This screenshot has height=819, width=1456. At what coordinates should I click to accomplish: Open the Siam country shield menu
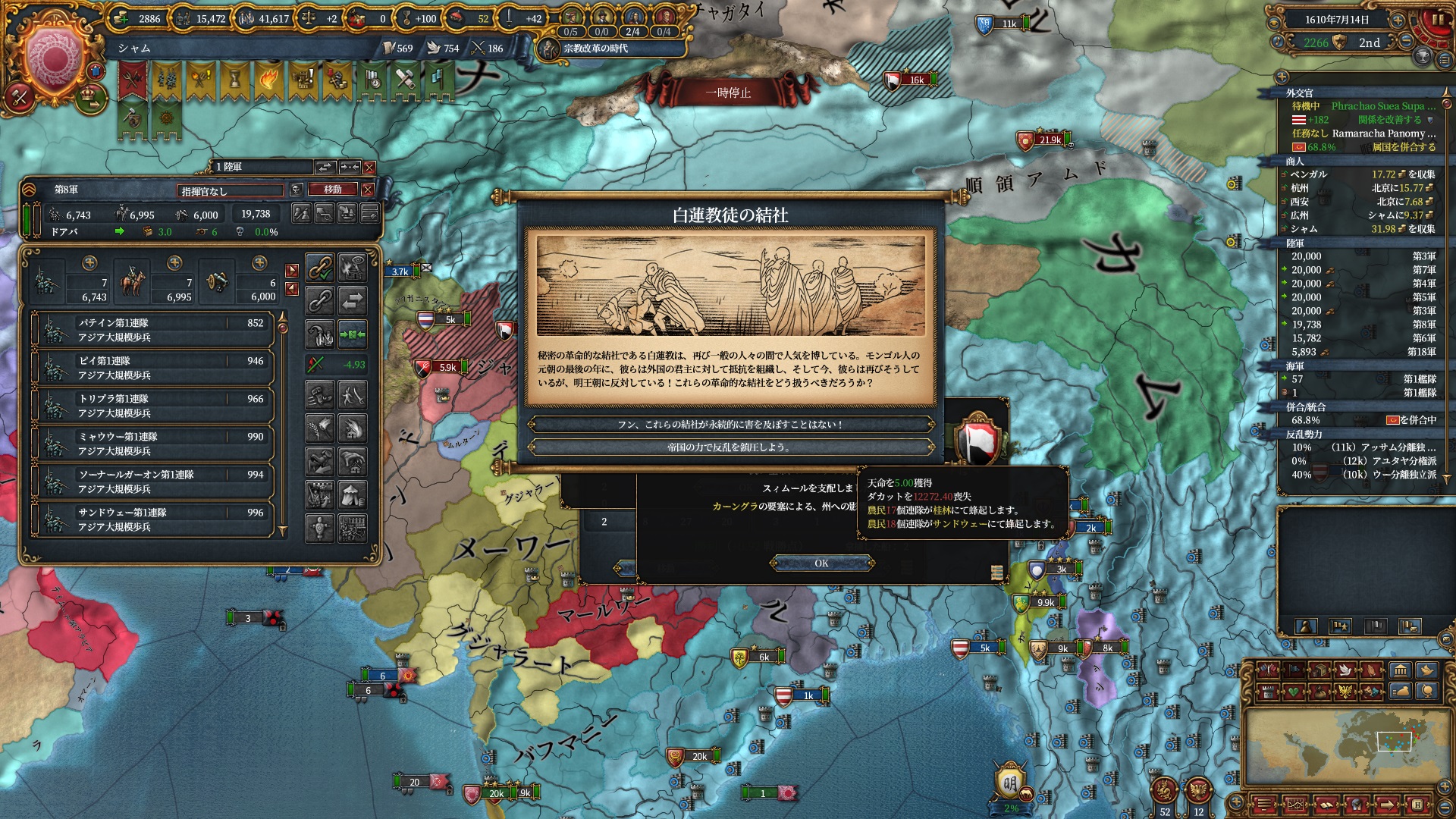52,59
